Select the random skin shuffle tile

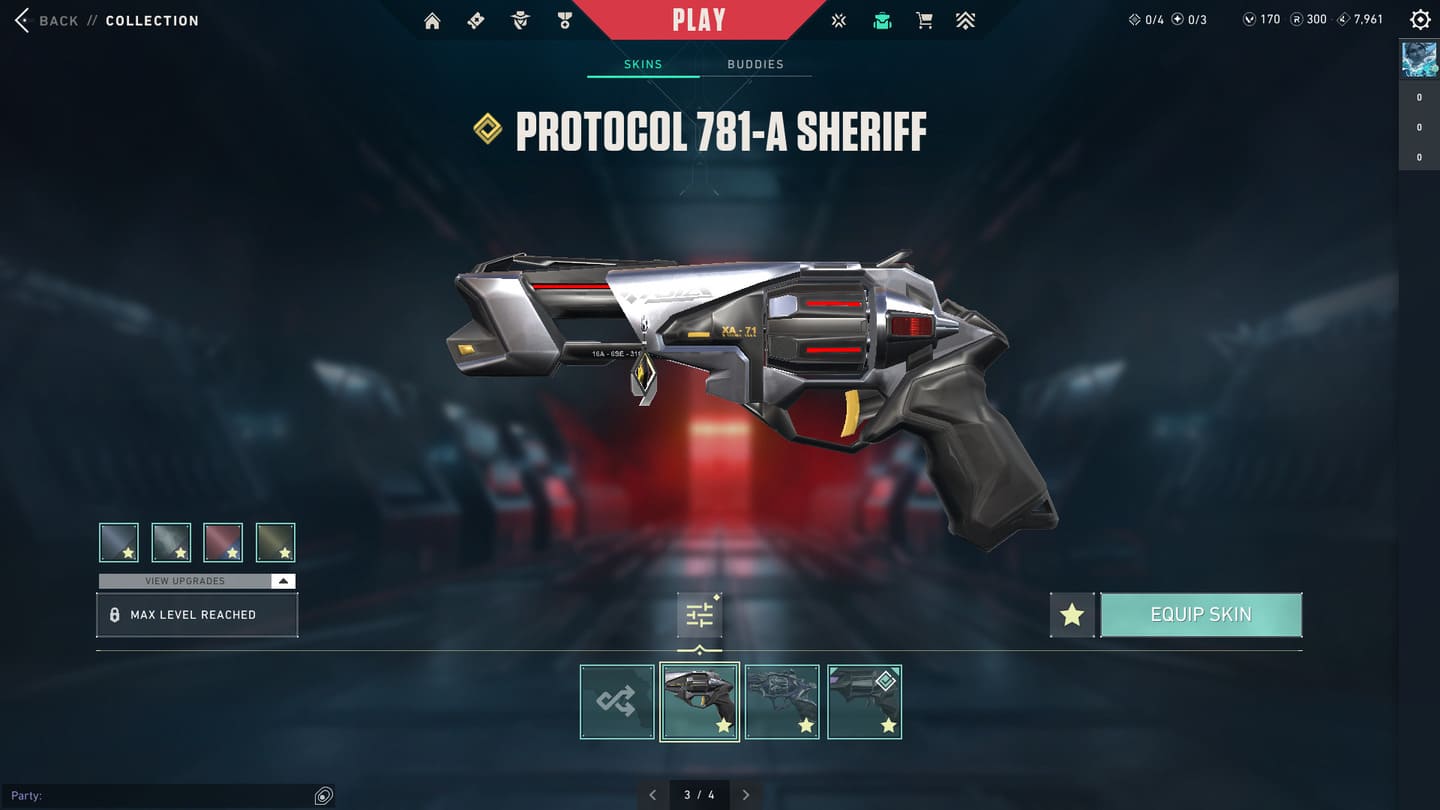[617, 702]
